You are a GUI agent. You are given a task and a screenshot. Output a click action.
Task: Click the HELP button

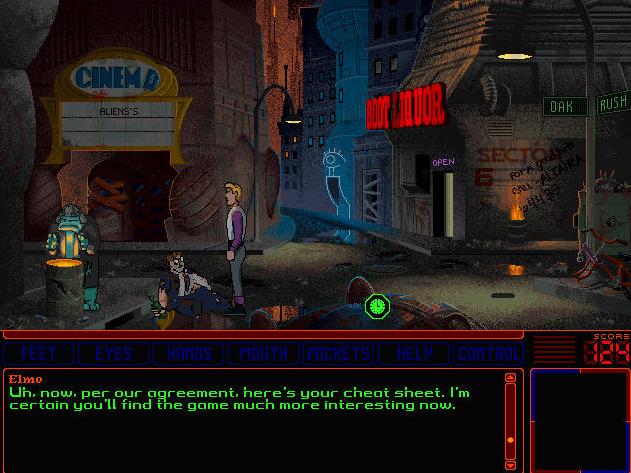pos(414,353)
